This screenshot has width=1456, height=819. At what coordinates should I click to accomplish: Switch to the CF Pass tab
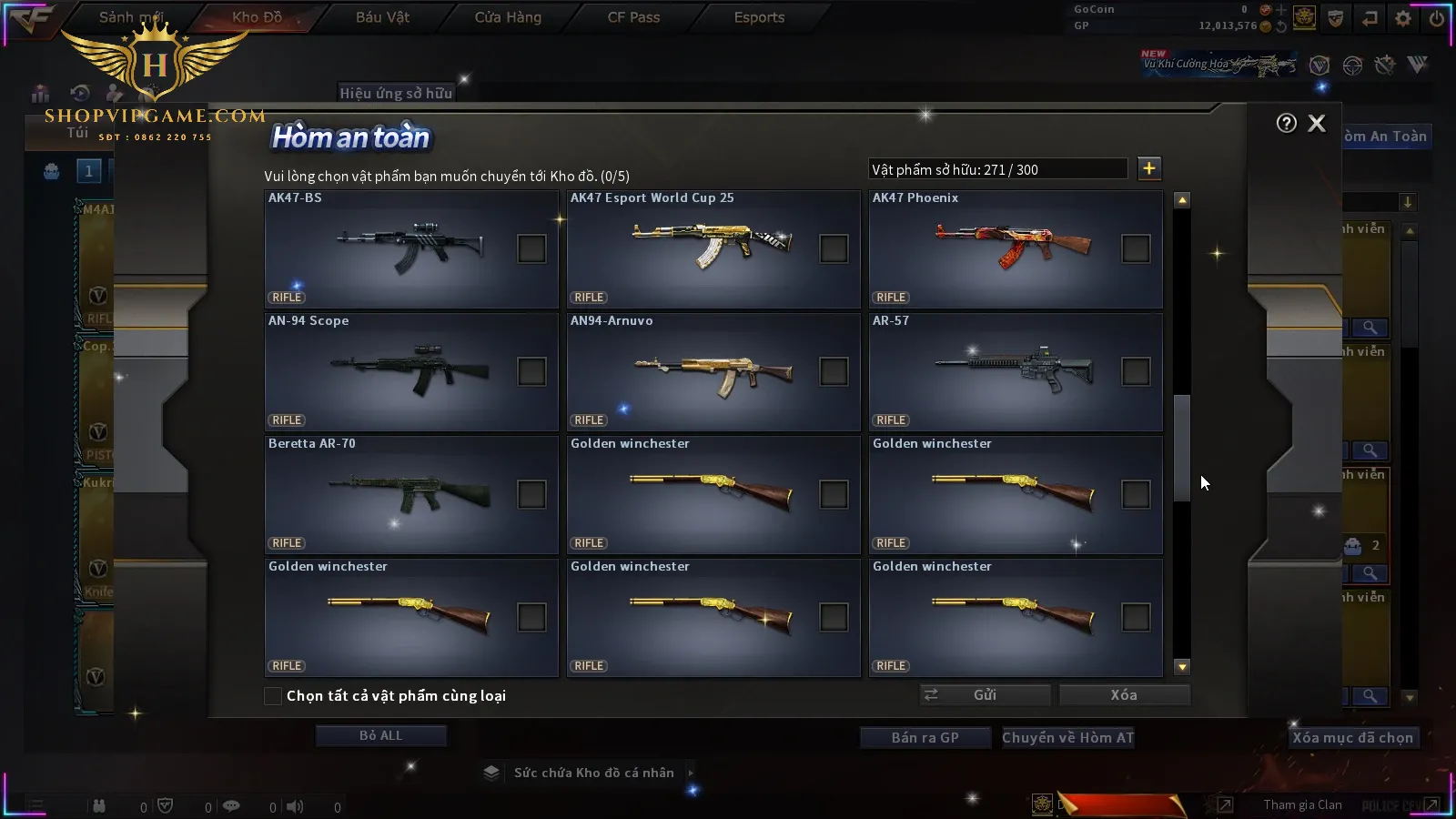tap(633, 17)
